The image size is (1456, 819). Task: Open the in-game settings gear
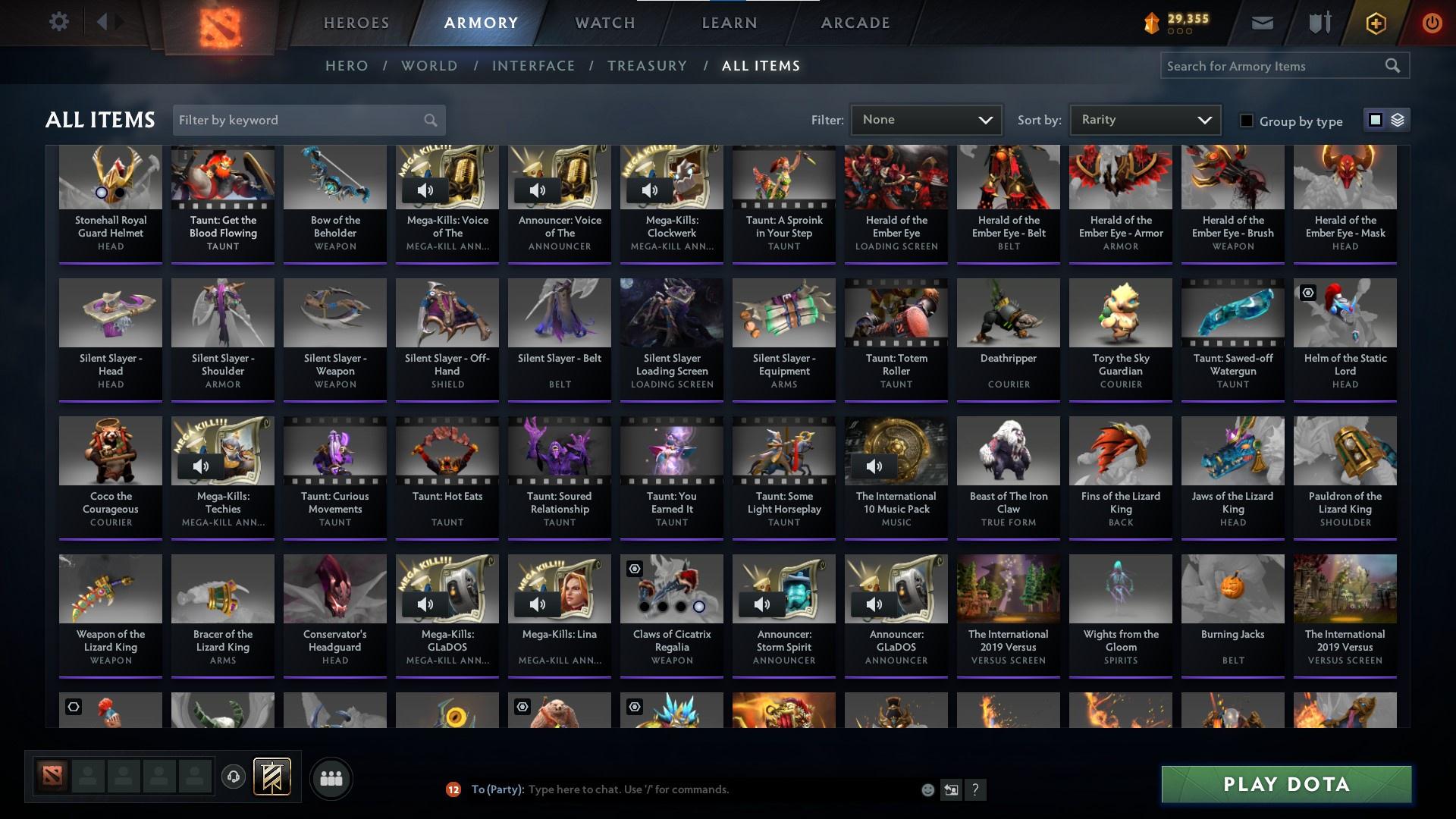click(59, 21)
